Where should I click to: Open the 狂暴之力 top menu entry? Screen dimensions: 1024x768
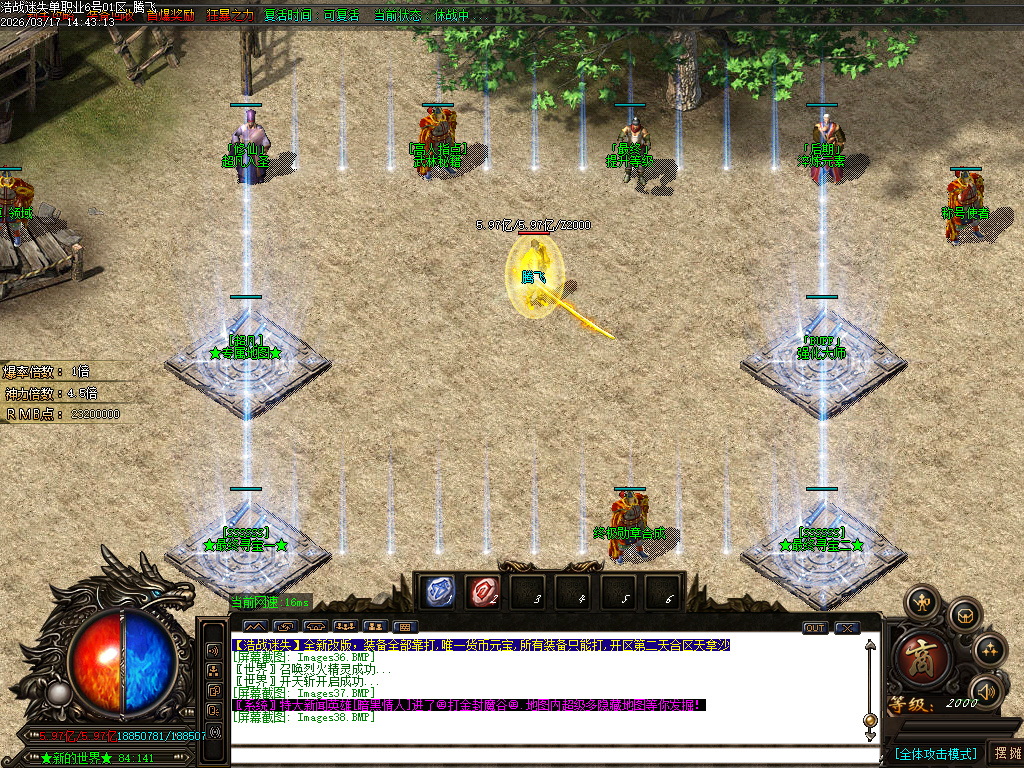tap(230, 16)
